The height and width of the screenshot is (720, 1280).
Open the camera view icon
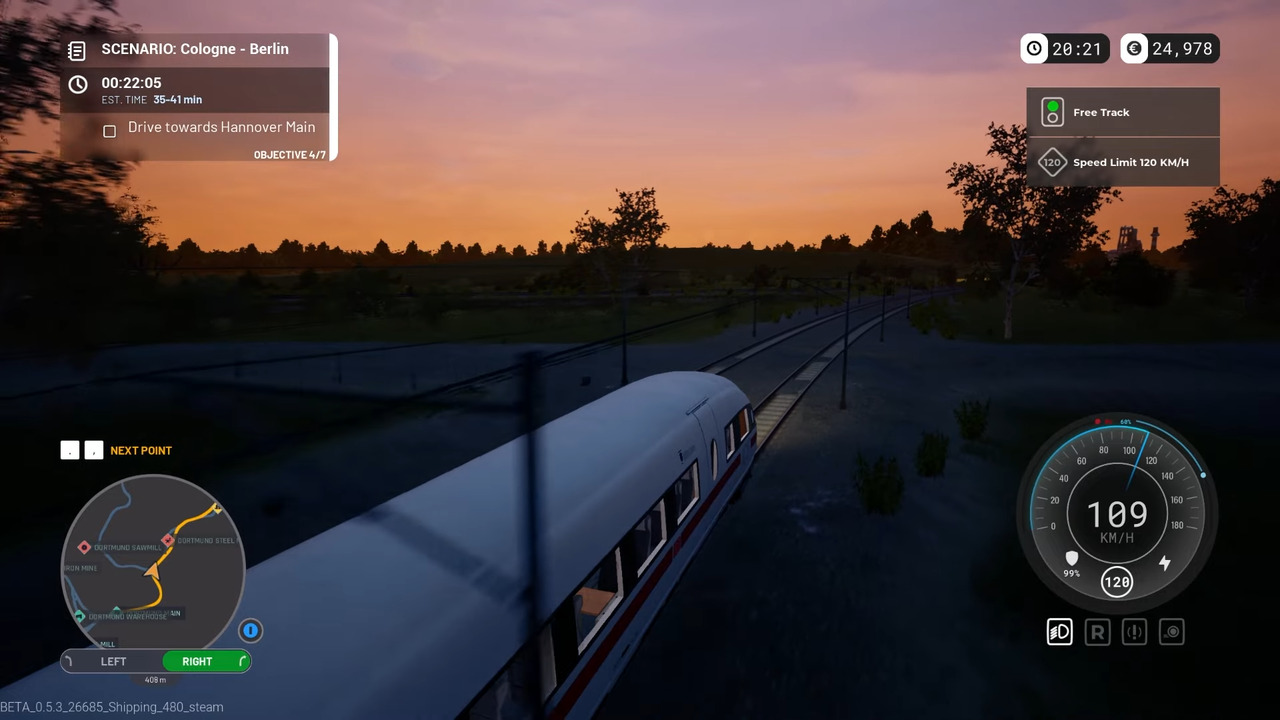coord(1171,631)
